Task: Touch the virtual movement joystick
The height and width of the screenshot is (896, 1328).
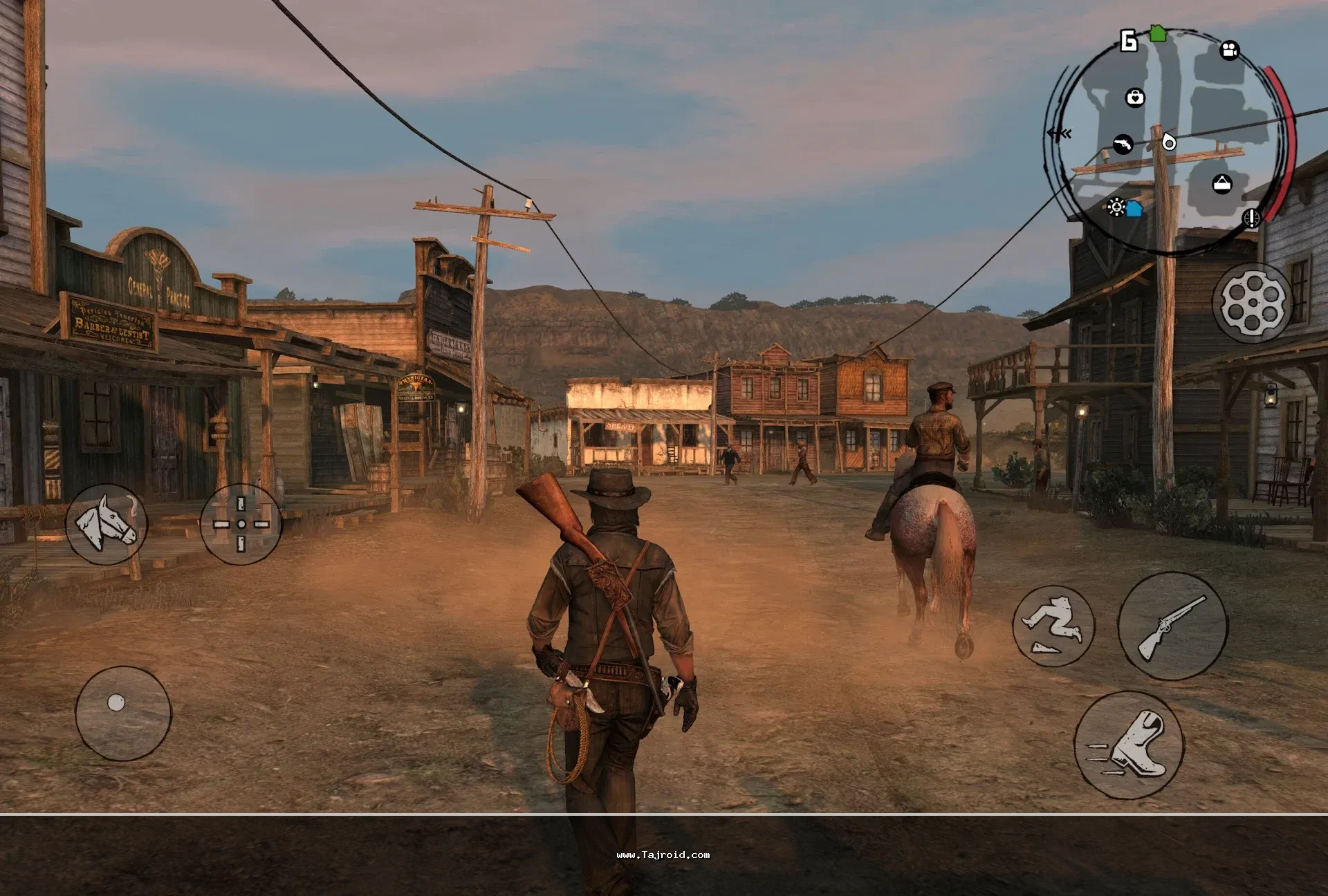Action: click(122, 713)
